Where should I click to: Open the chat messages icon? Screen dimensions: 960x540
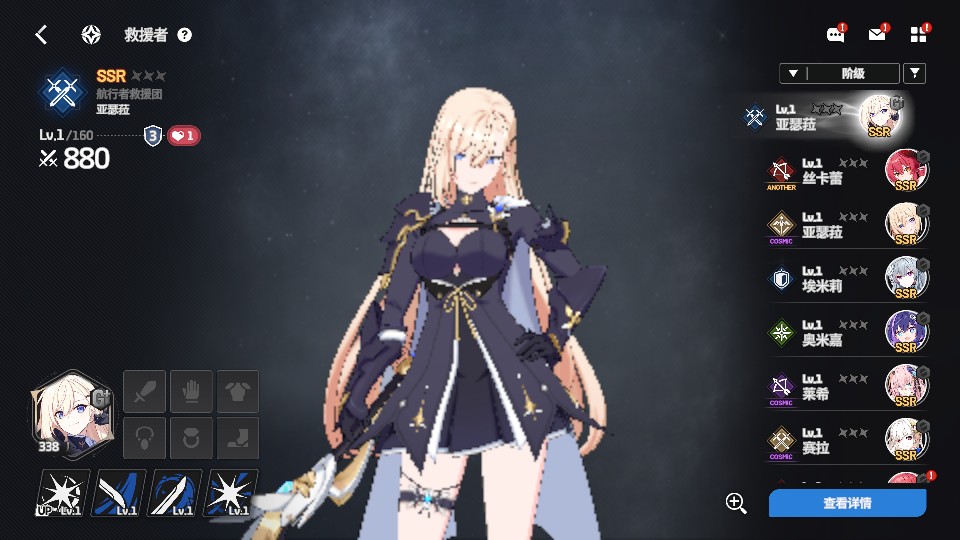pyautogui.click(x=835, y=35)
